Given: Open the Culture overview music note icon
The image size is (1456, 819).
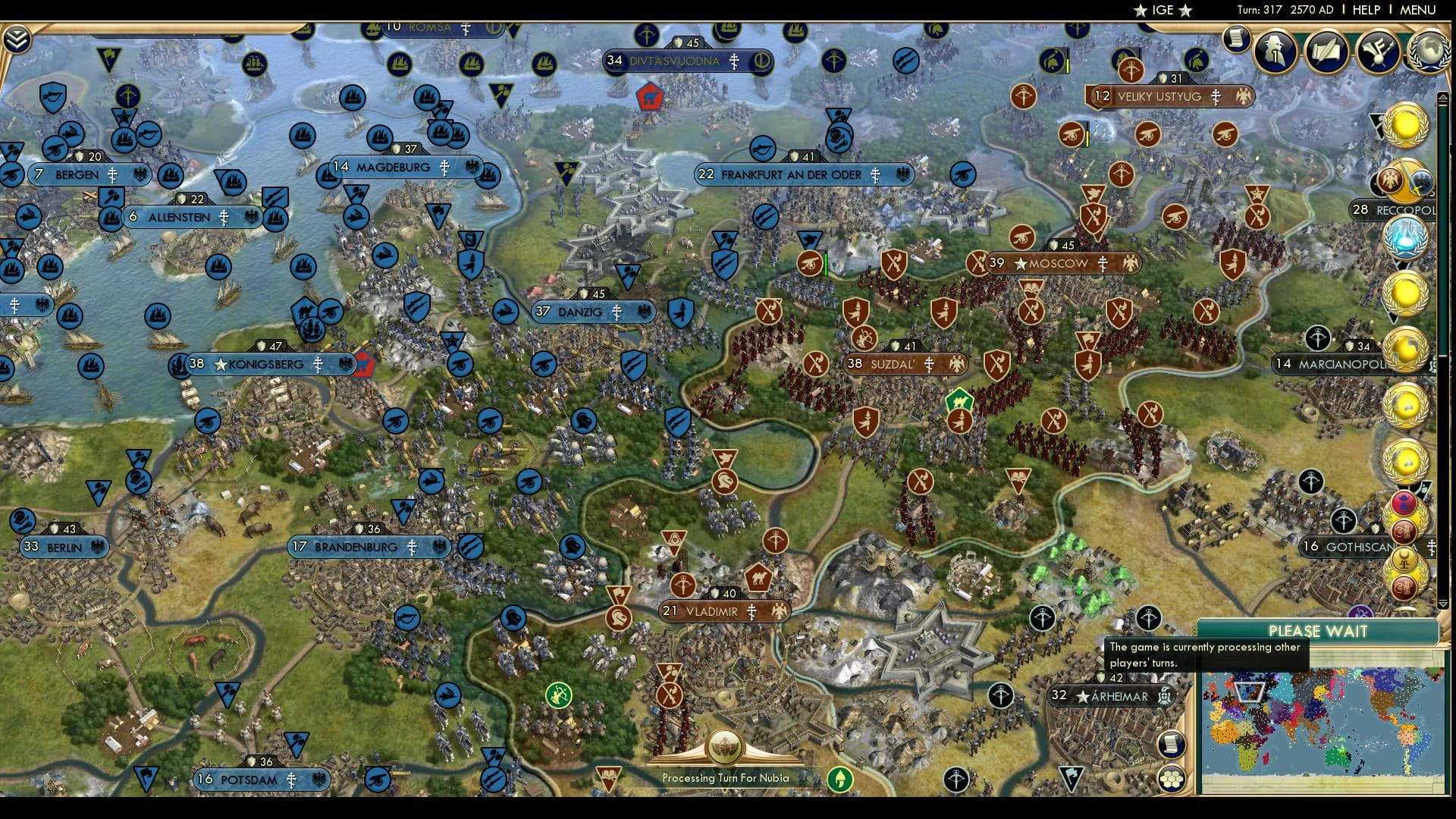Looking at the screenshot, I should coord(1378,52).
